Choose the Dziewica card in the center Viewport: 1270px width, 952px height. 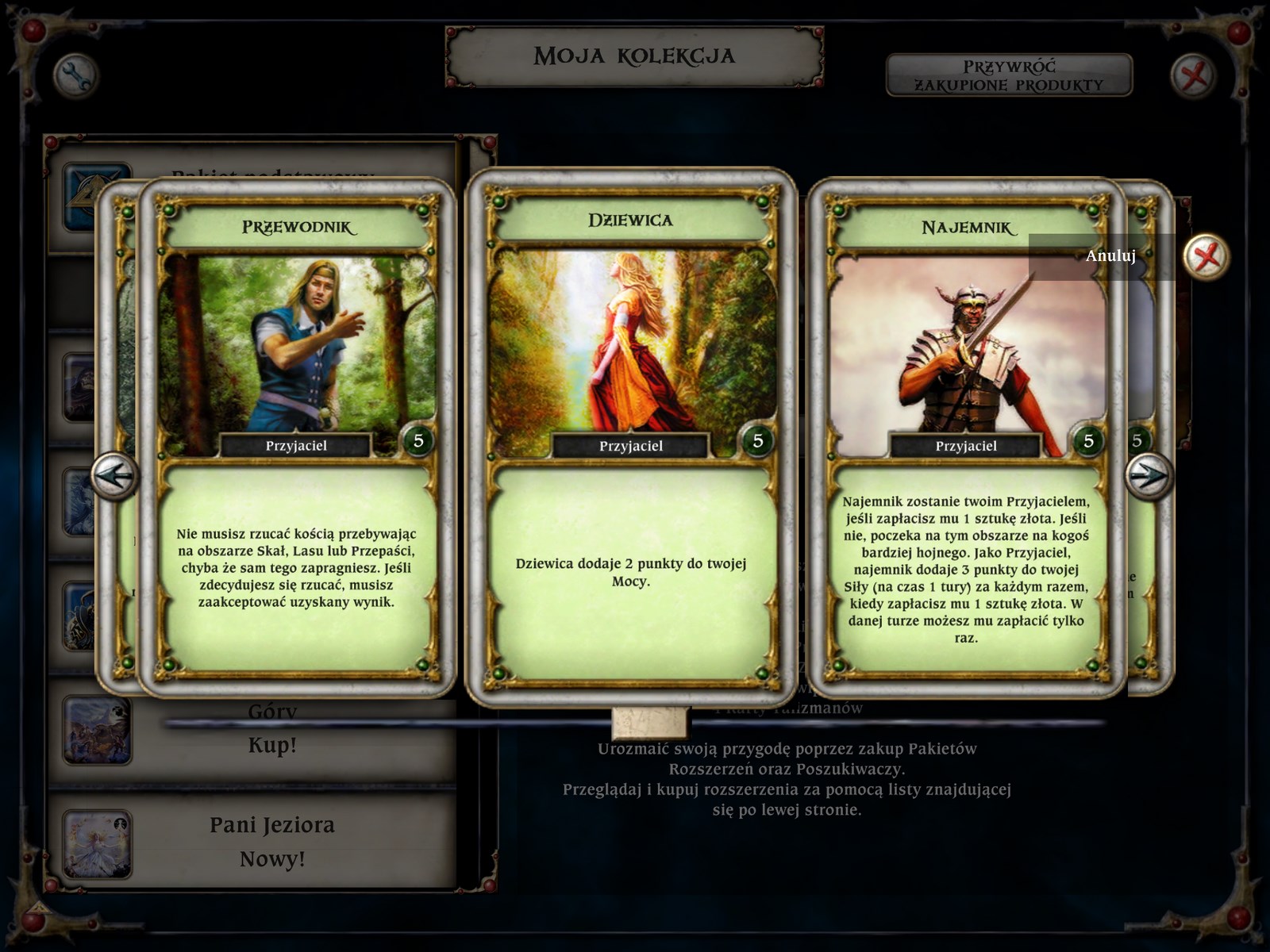click(630, 436)
